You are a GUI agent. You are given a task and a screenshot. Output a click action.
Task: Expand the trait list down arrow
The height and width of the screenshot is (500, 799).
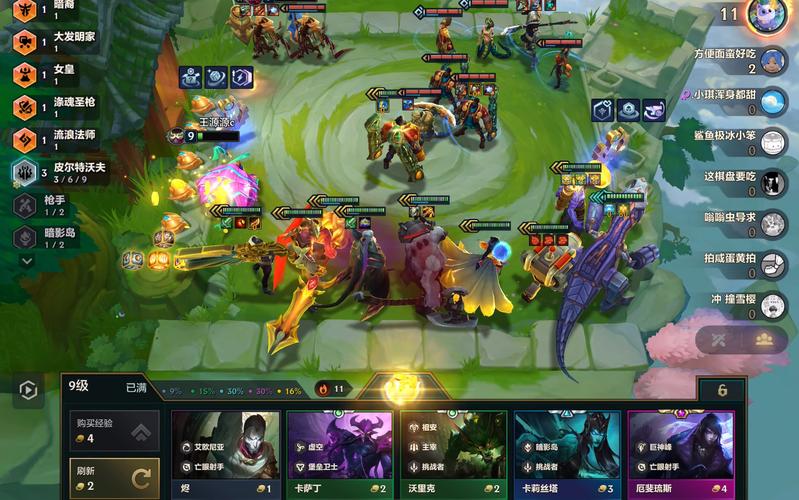pyautogui.click(x=27, y=261)
